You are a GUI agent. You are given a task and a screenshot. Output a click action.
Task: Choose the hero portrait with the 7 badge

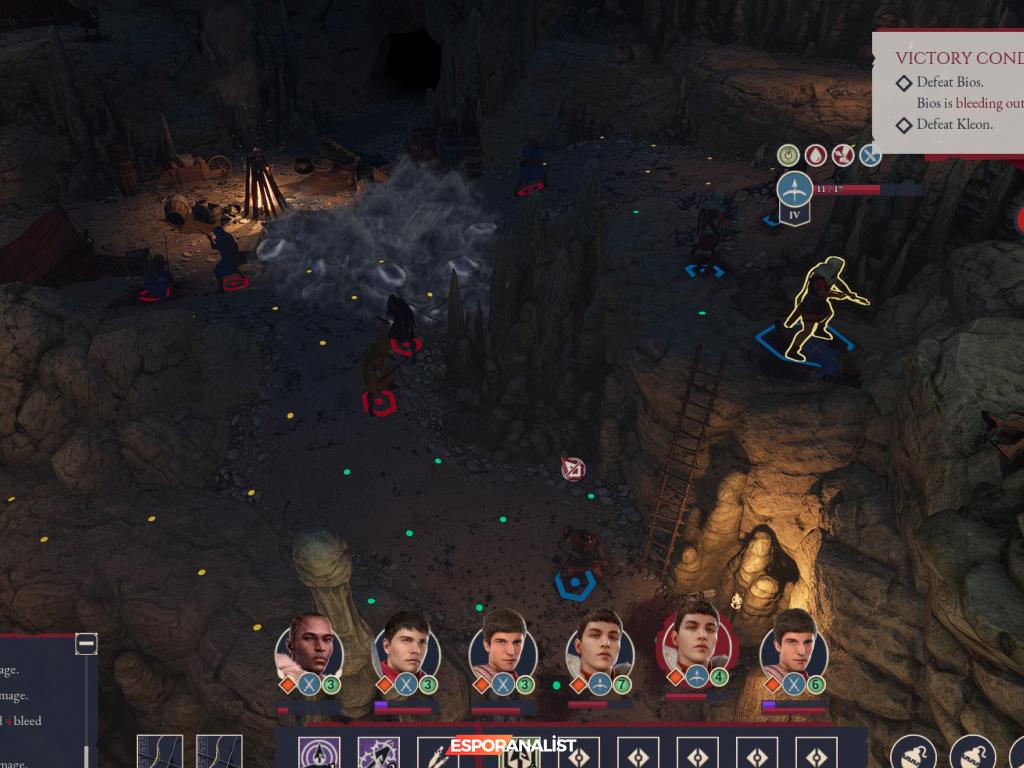pos(600,642)
